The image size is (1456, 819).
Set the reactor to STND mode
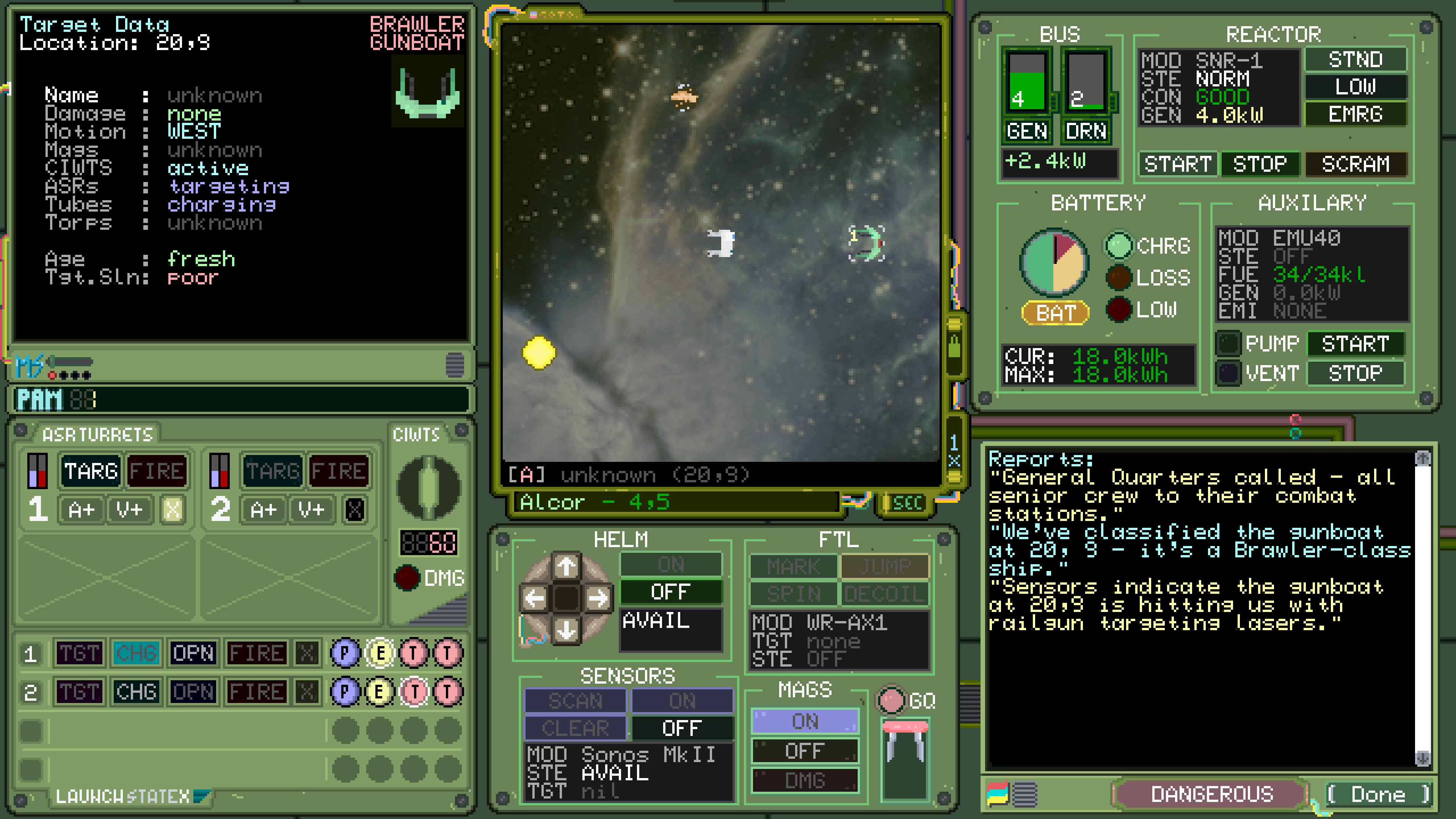1355,60
